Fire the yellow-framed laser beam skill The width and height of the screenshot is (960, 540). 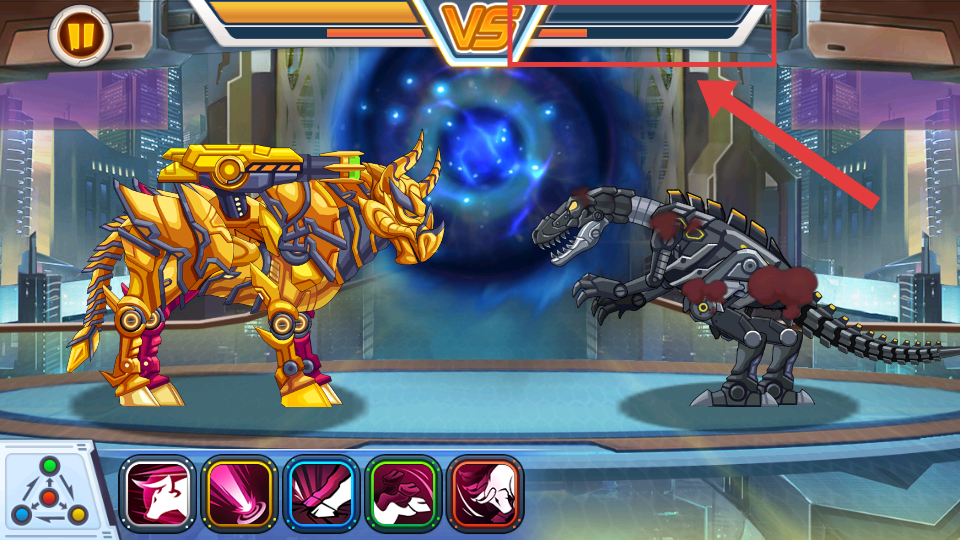(239, 494)
